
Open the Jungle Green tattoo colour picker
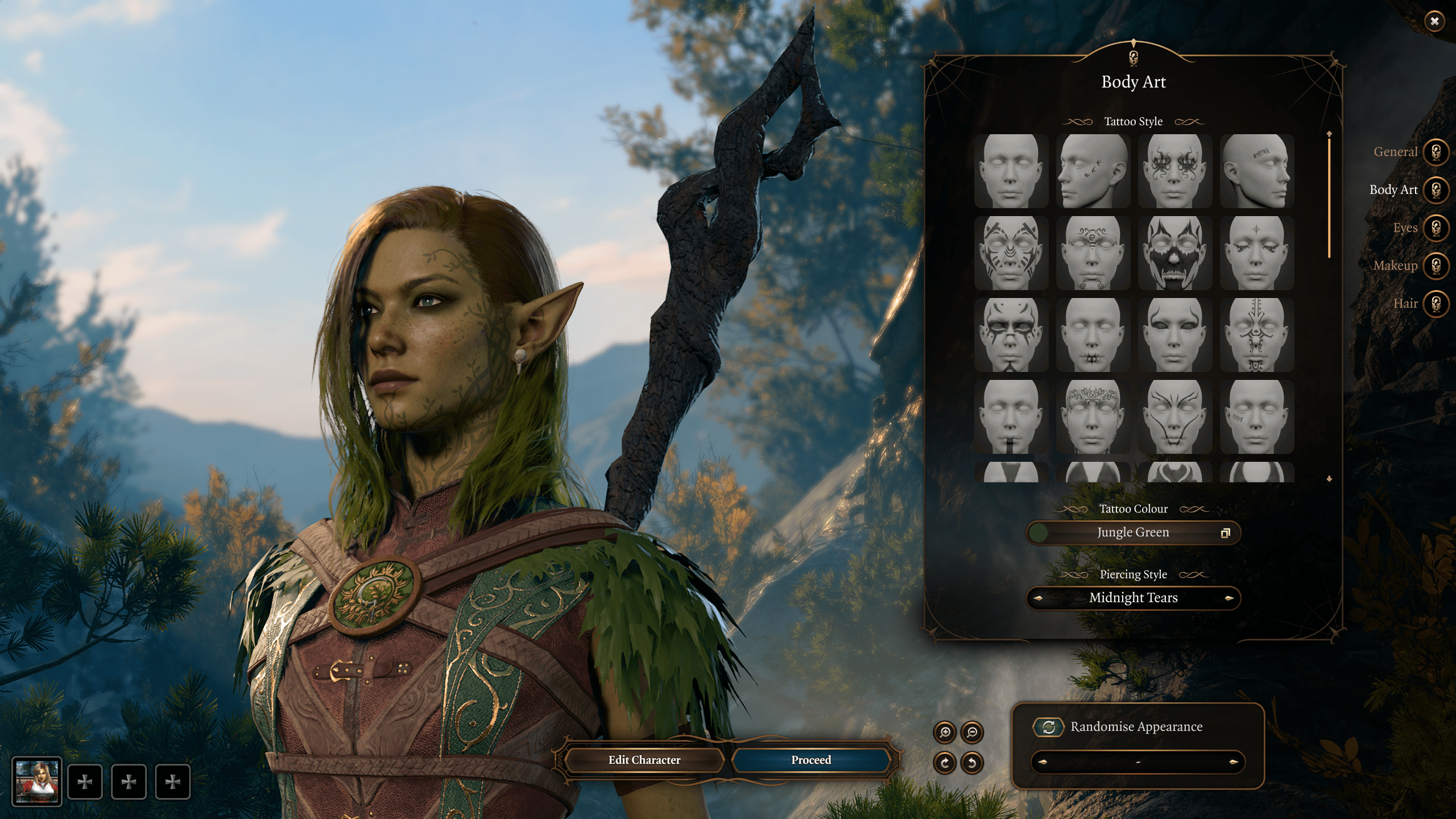[1133, 533]
